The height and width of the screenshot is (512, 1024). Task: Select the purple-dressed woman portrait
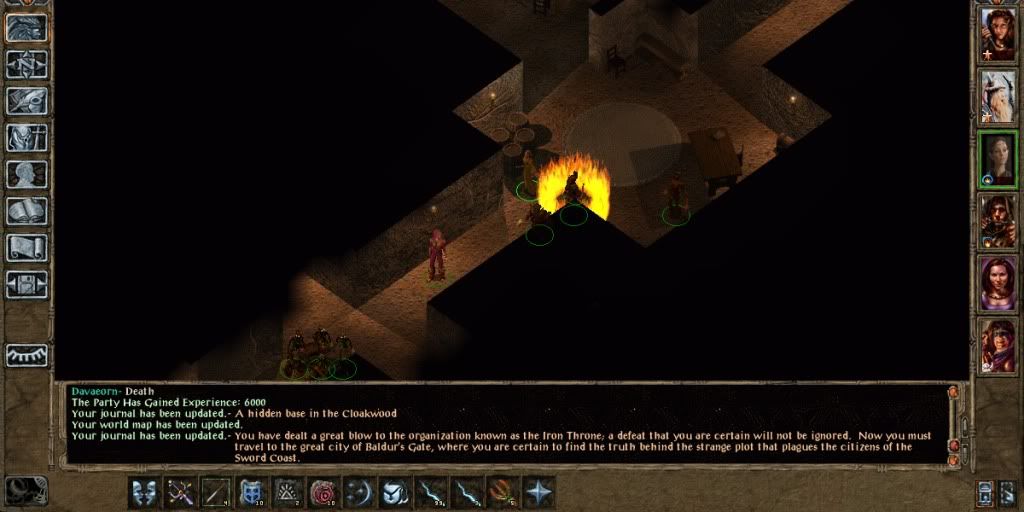998,284
